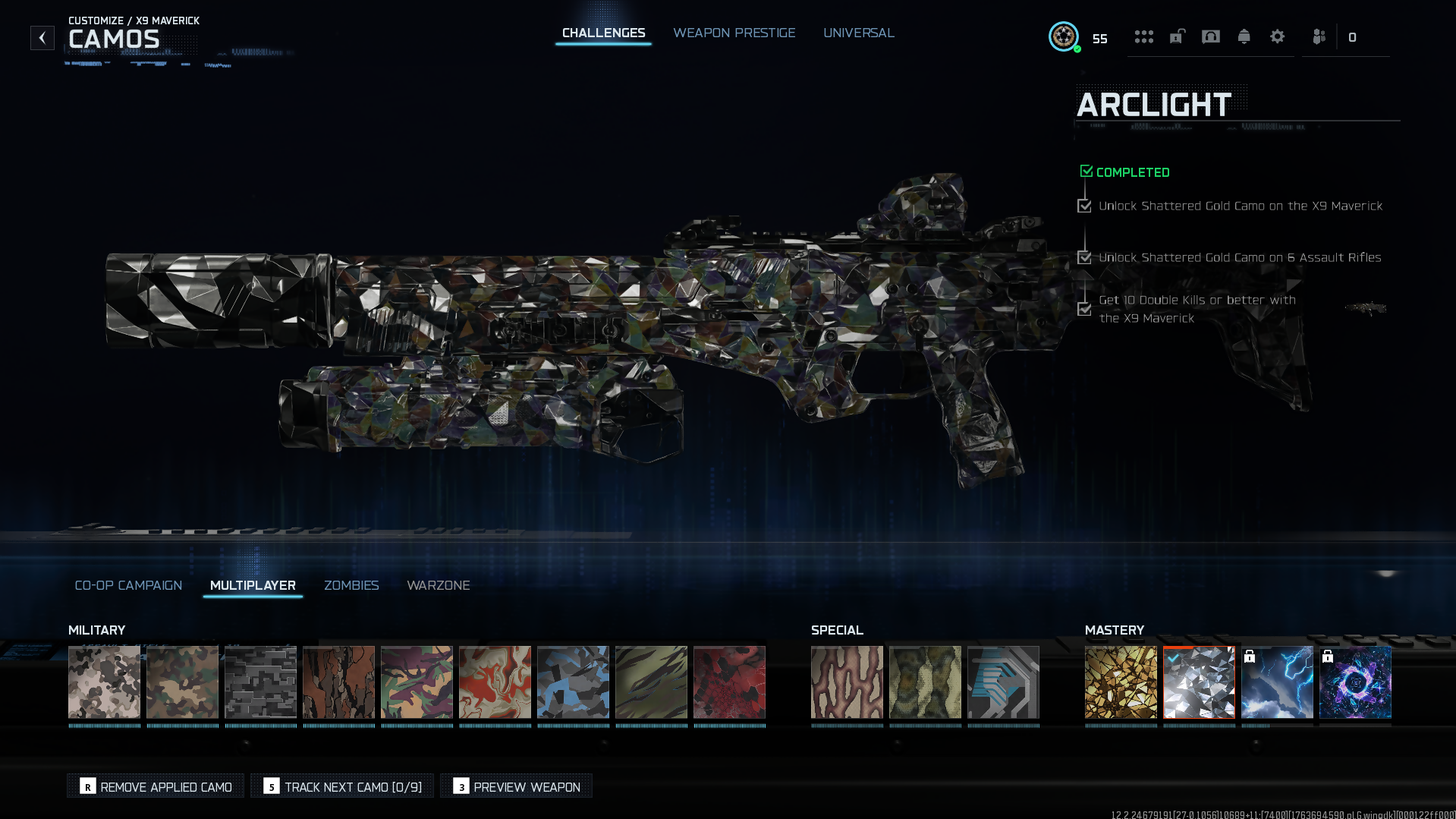1456x819 pixels.
Task: Open the Universal camos tab
Action: [858, 33]
